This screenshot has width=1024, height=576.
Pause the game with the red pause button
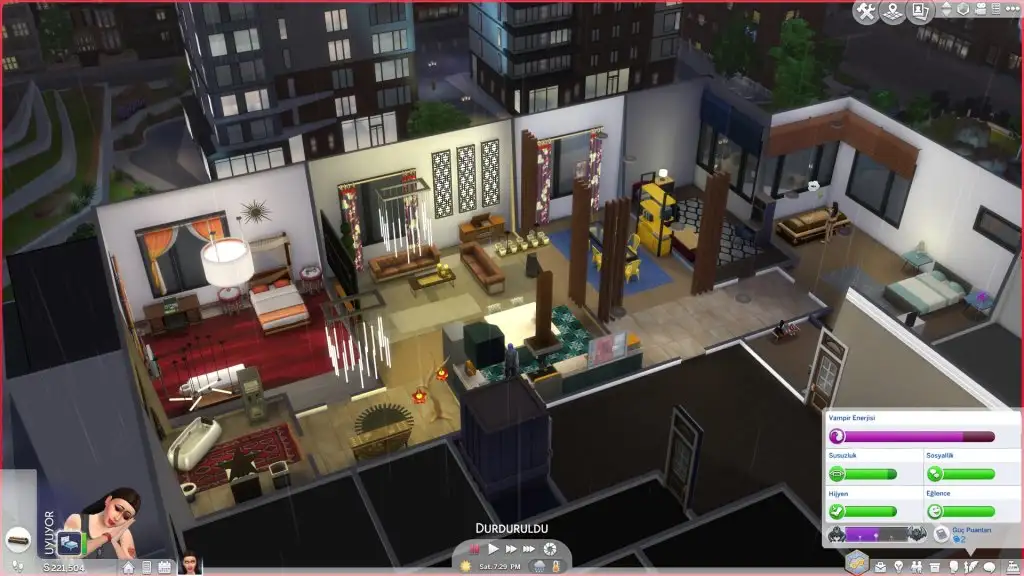click(x=475, y=549)
